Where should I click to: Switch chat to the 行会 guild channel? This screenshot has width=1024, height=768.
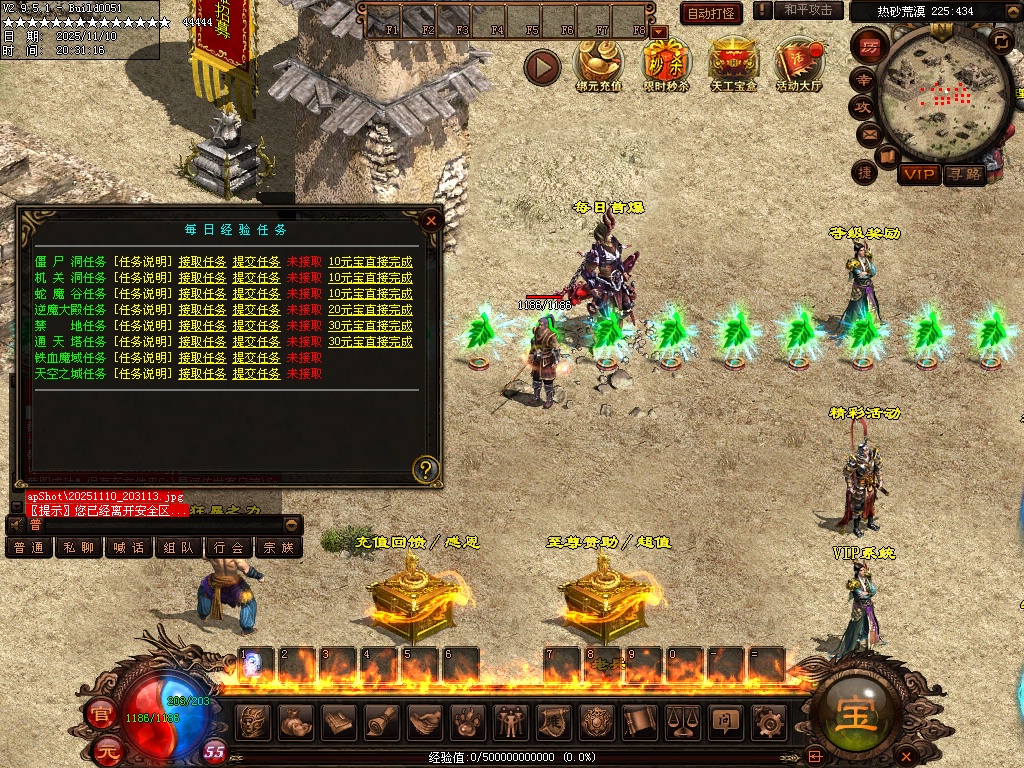(229, 548)
